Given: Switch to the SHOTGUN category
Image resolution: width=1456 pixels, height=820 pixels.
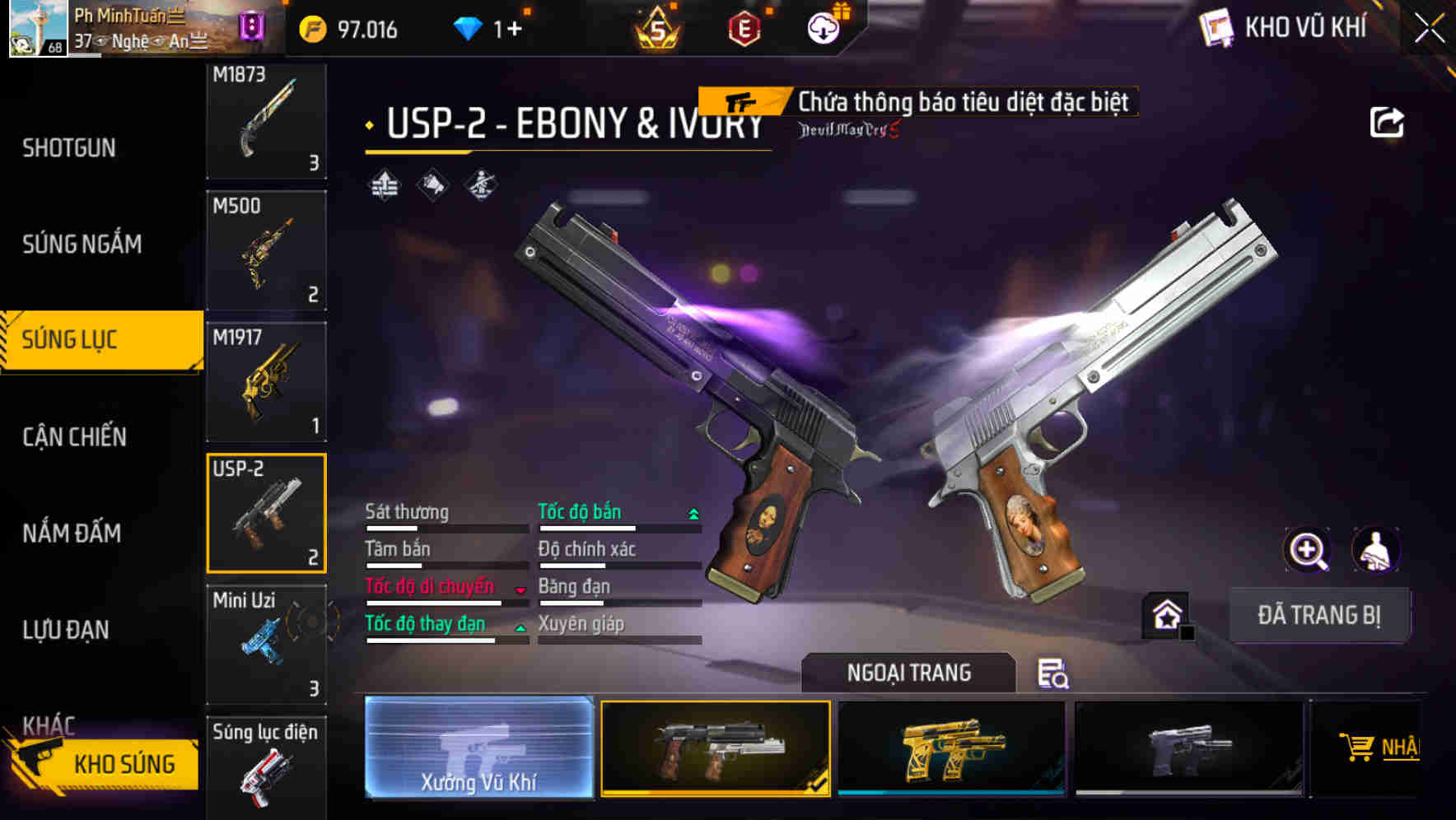Looking at the screenshot, I should click(x=69, y=147).
